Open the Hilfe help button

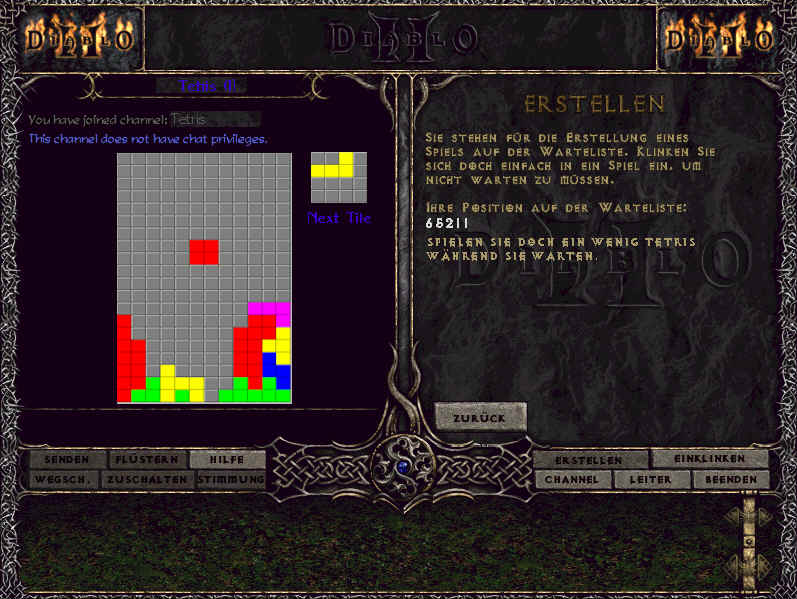pyautogui.click(x=227, y=460)
